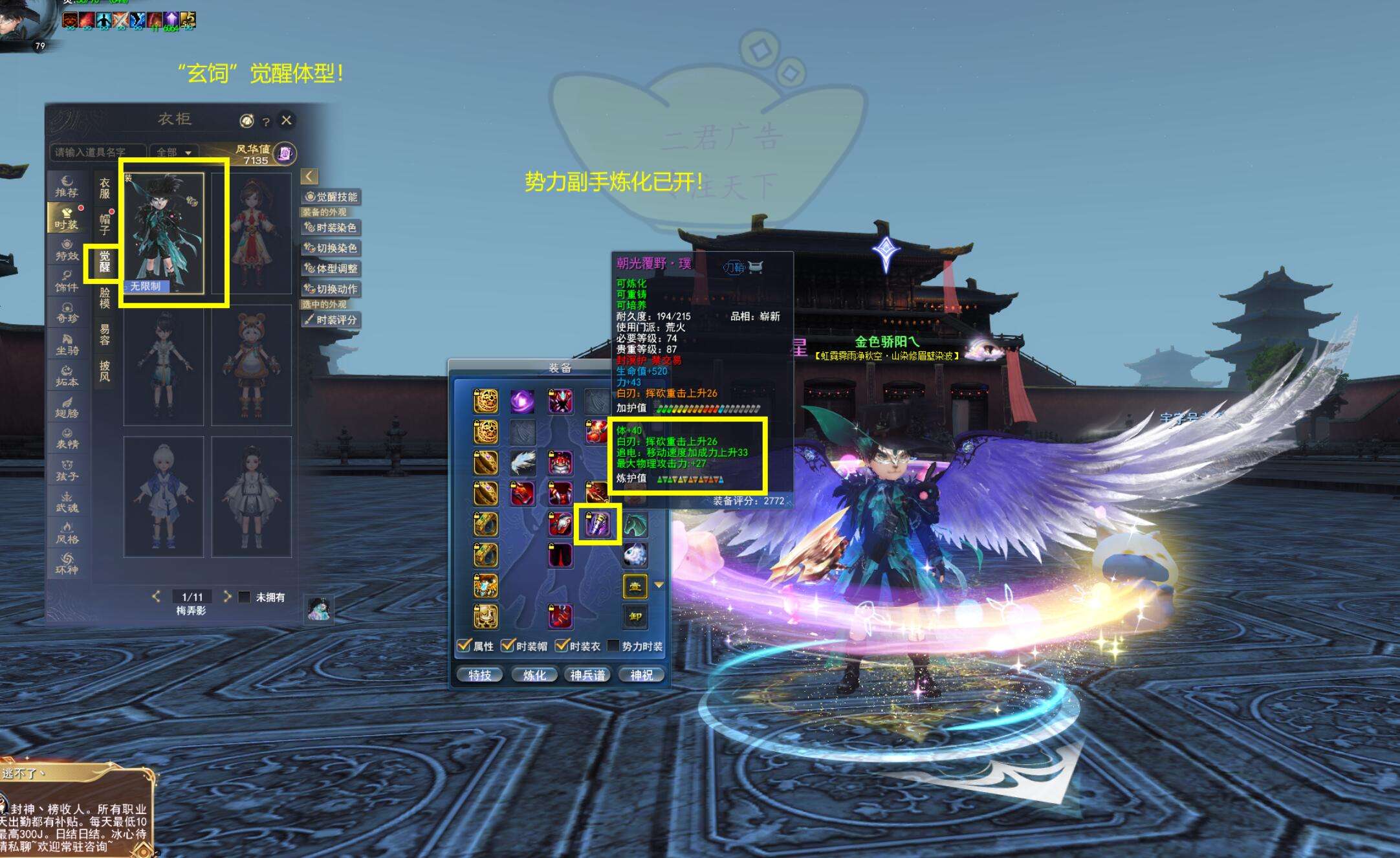Choose the 体型调整 body adjustment button
This screenshot has width=1400, height=858.
coord(331,269)
